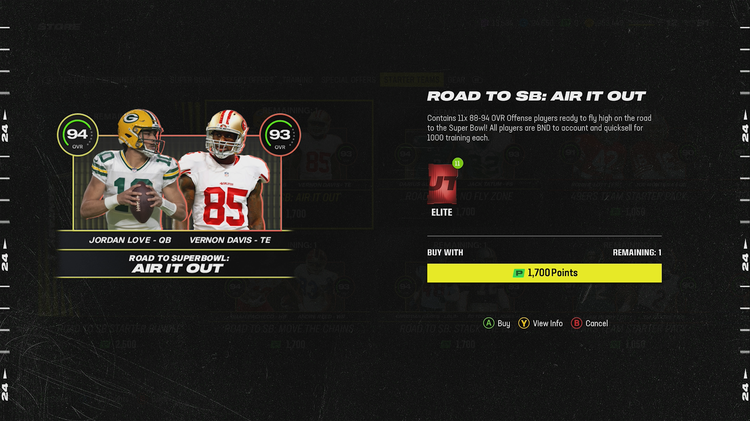Buy the pack with 1,700 Points

pyautogui.click(x=544, y=273)
